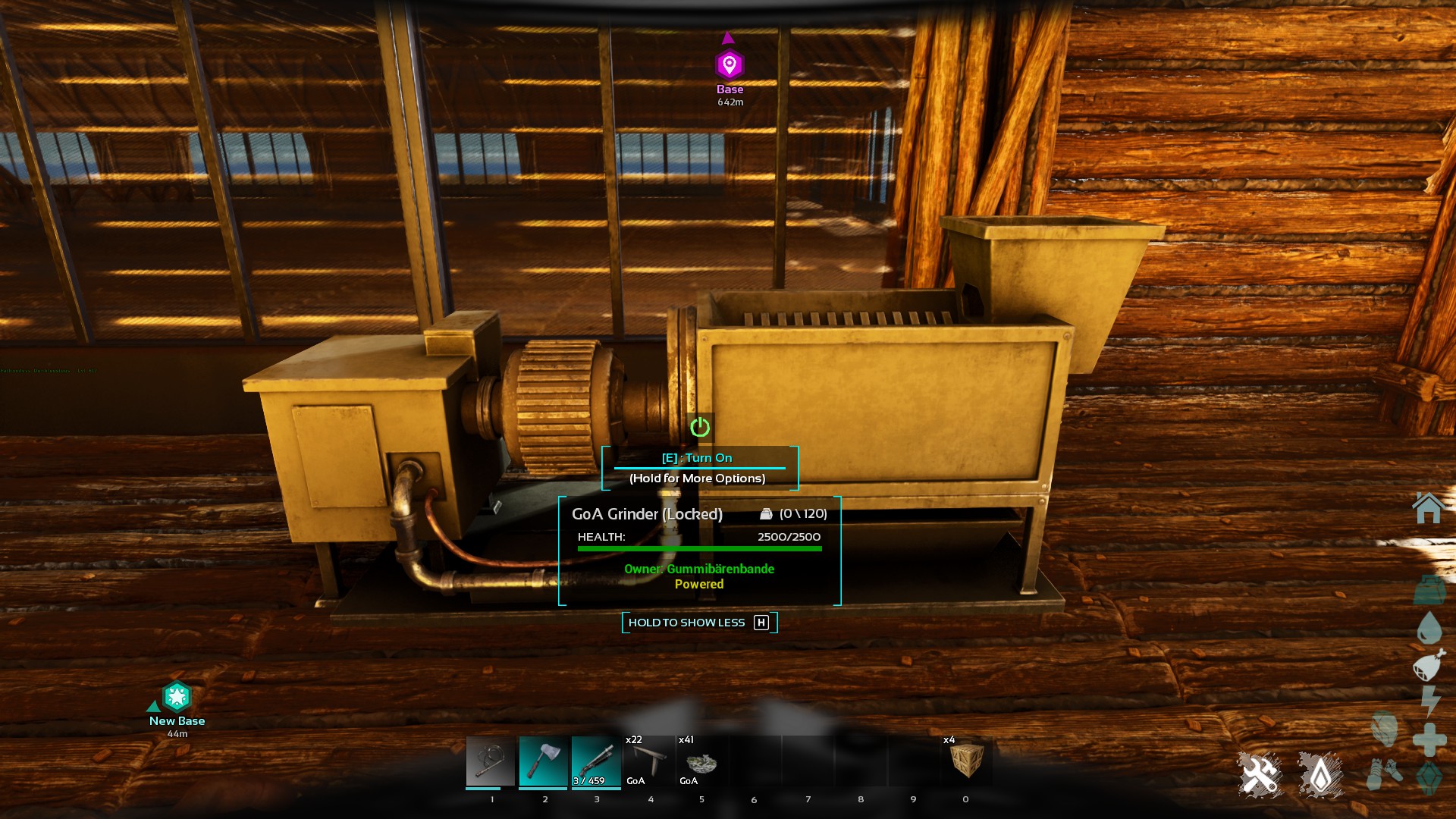
Task: Click the water drop status icon
Action: click(x=1429, y=628)
